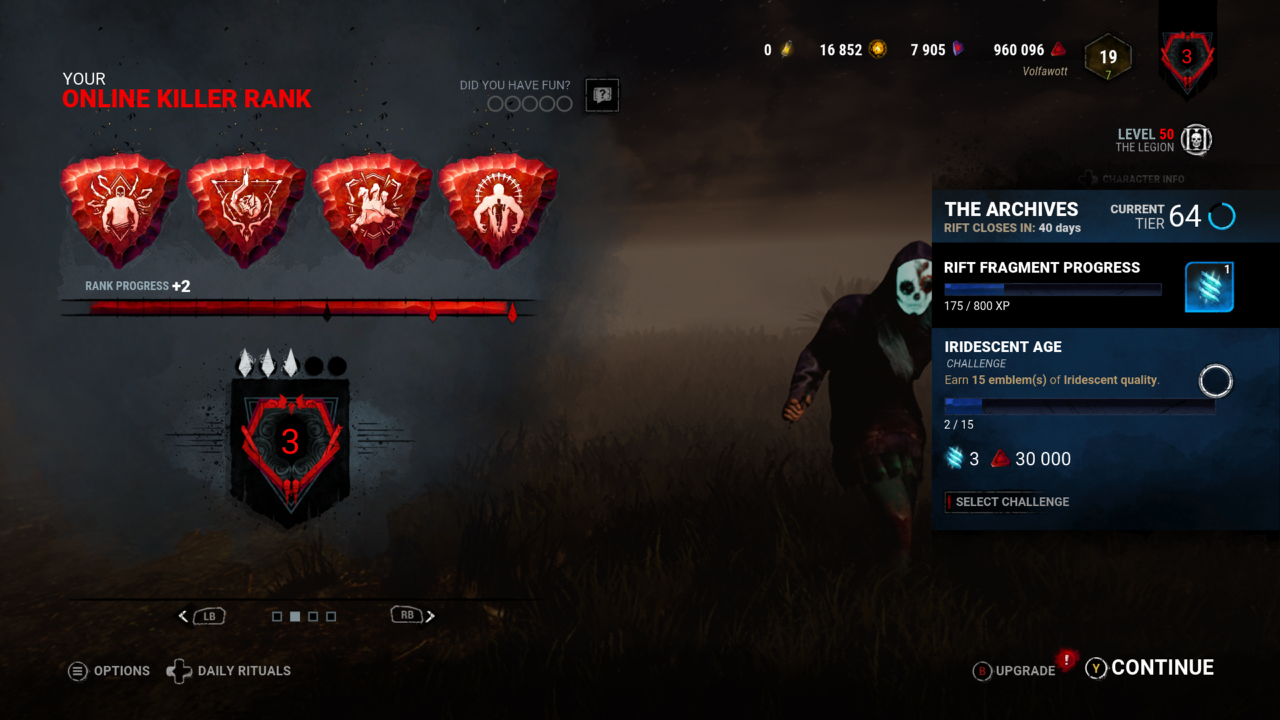Click the Auric Cells currency icon

click(x=787, y=49)
